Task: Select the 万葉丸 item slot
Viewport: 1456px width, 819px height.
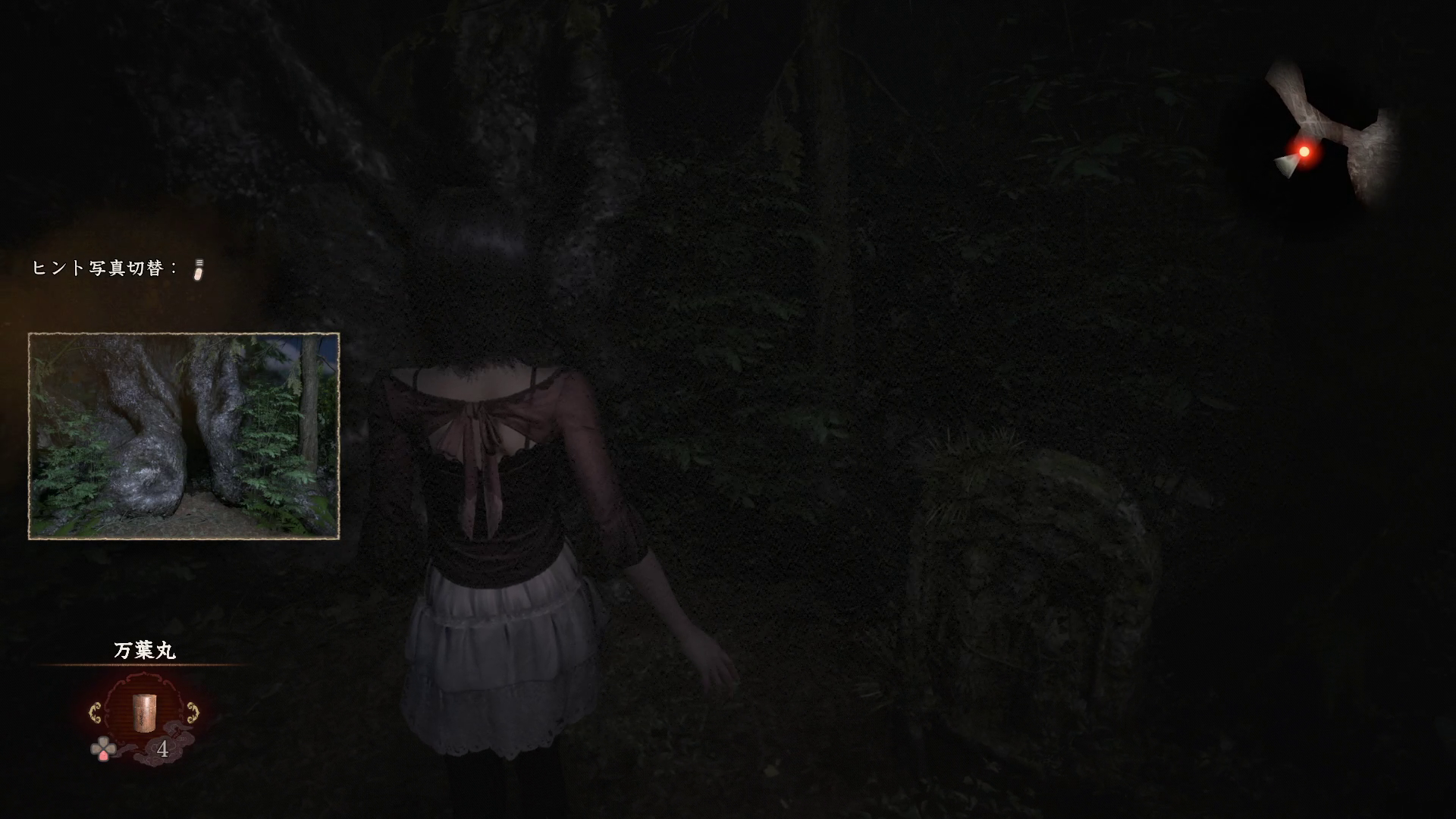Action: click(x=144, y=713)
